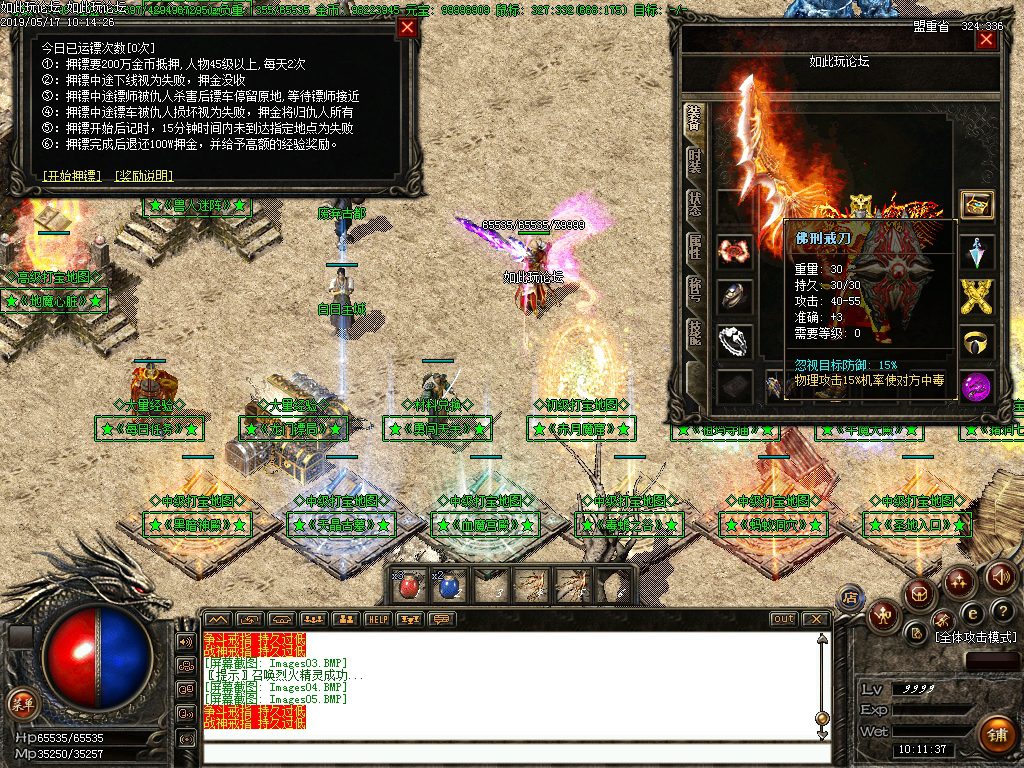
Task: Use the red potion hotbar slot
Action: pyautogui.click(x=408, y=586)
